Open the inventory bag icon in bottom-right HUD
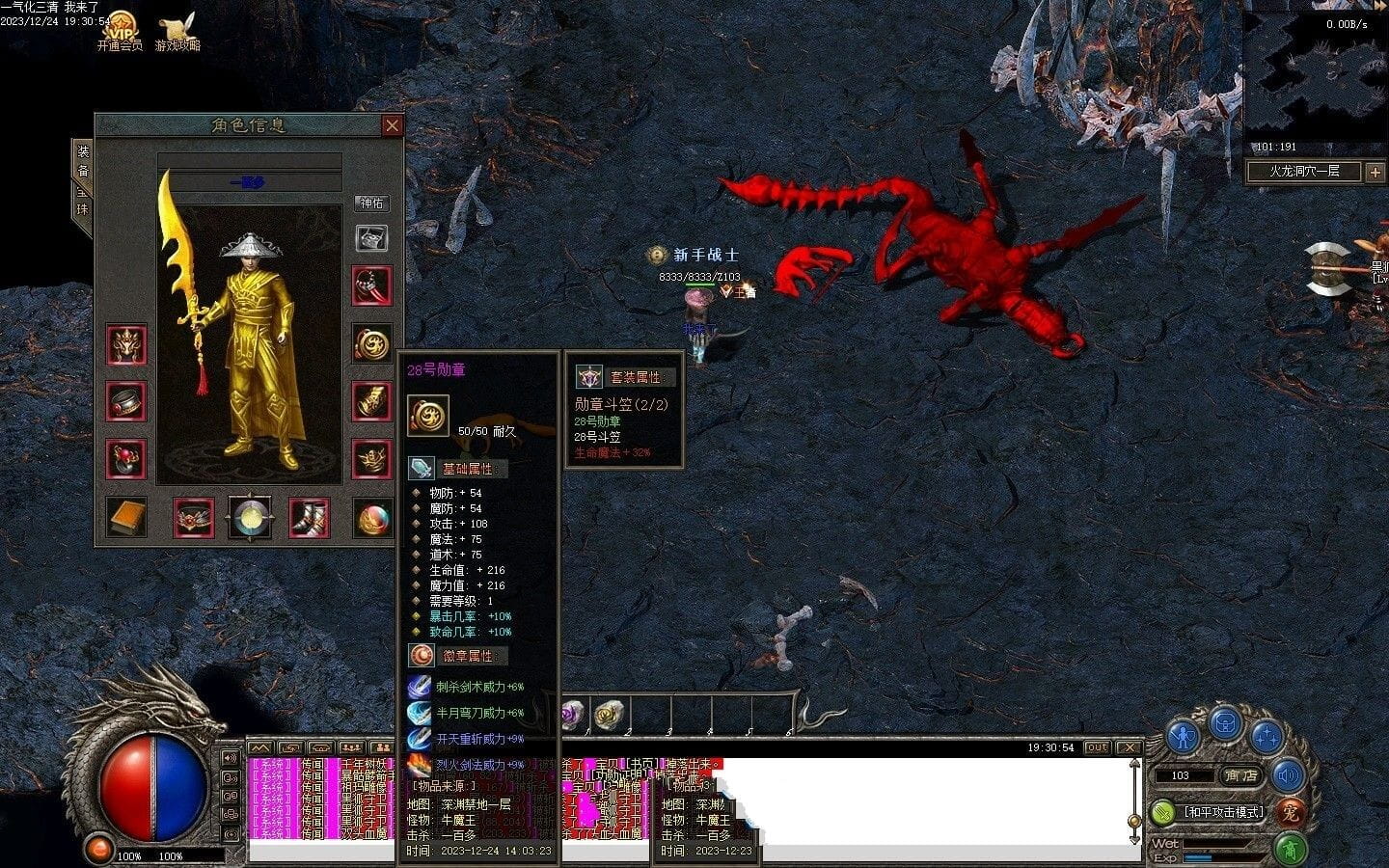Image resolution: width=1389 pixels, height=868 pixels. pyautogui.click(x=1225, y=724)
